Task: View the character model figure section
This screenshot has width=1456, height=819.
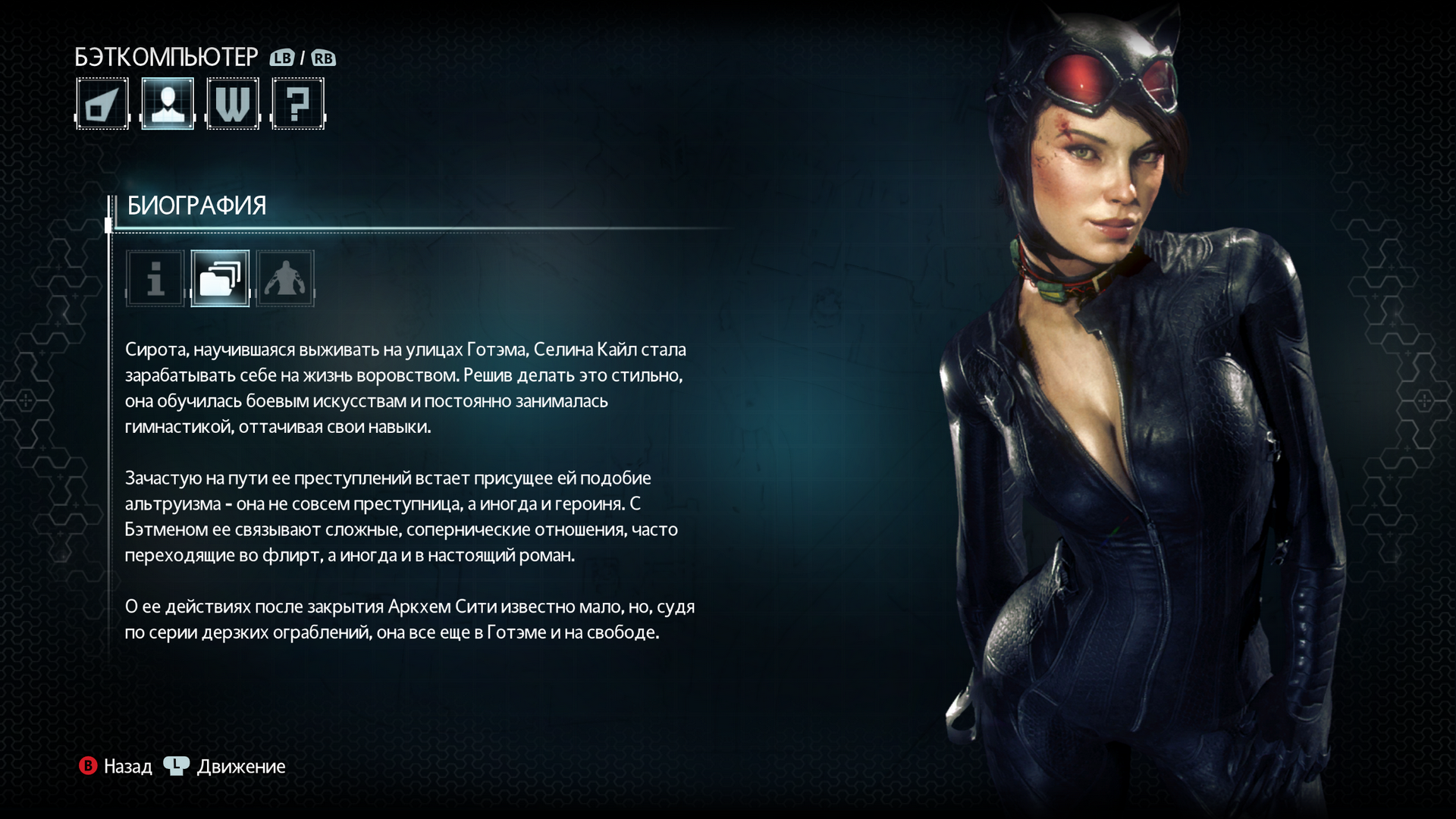Action: [x=285, y=278]
